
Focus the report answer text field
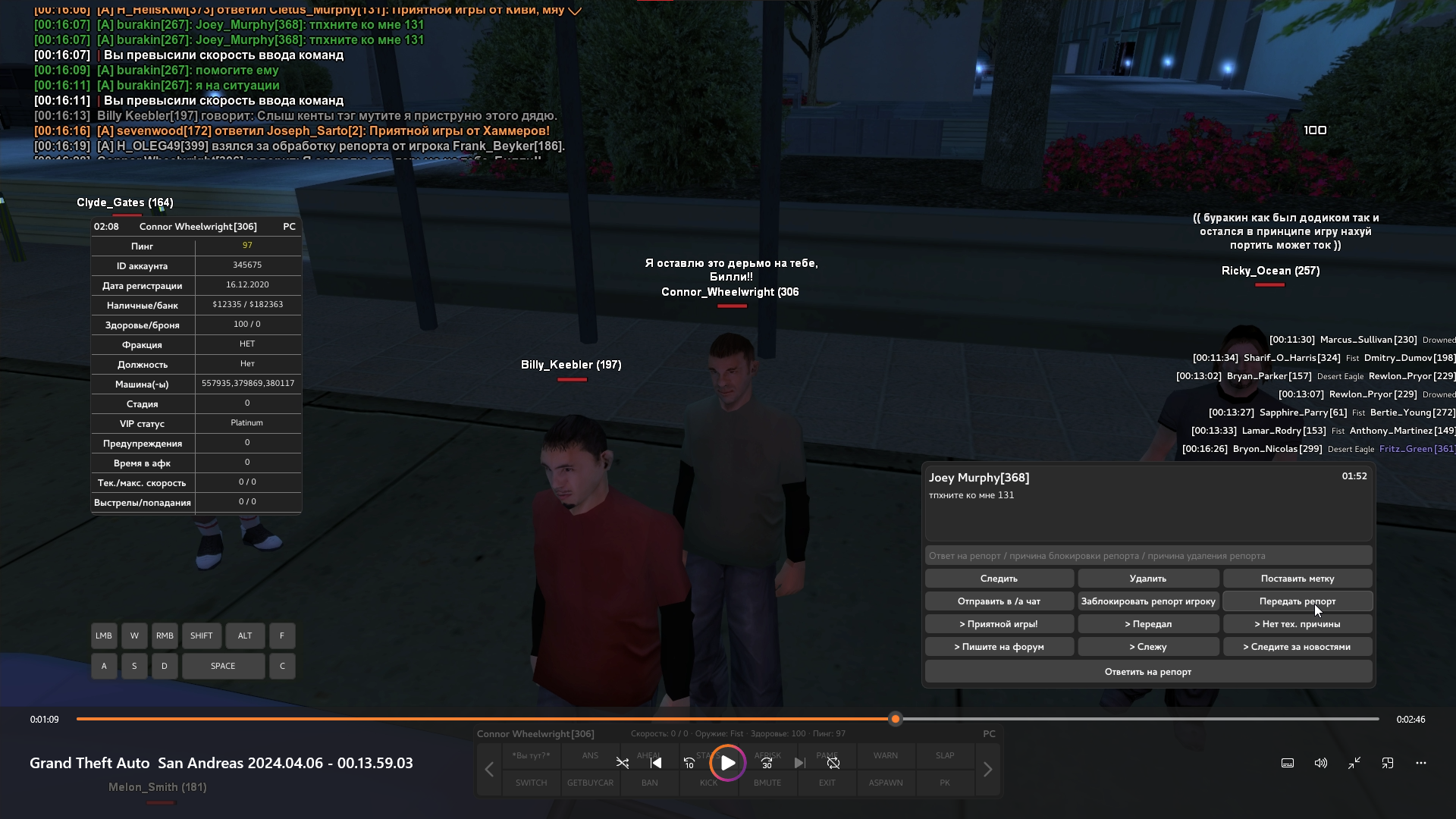1148,556
